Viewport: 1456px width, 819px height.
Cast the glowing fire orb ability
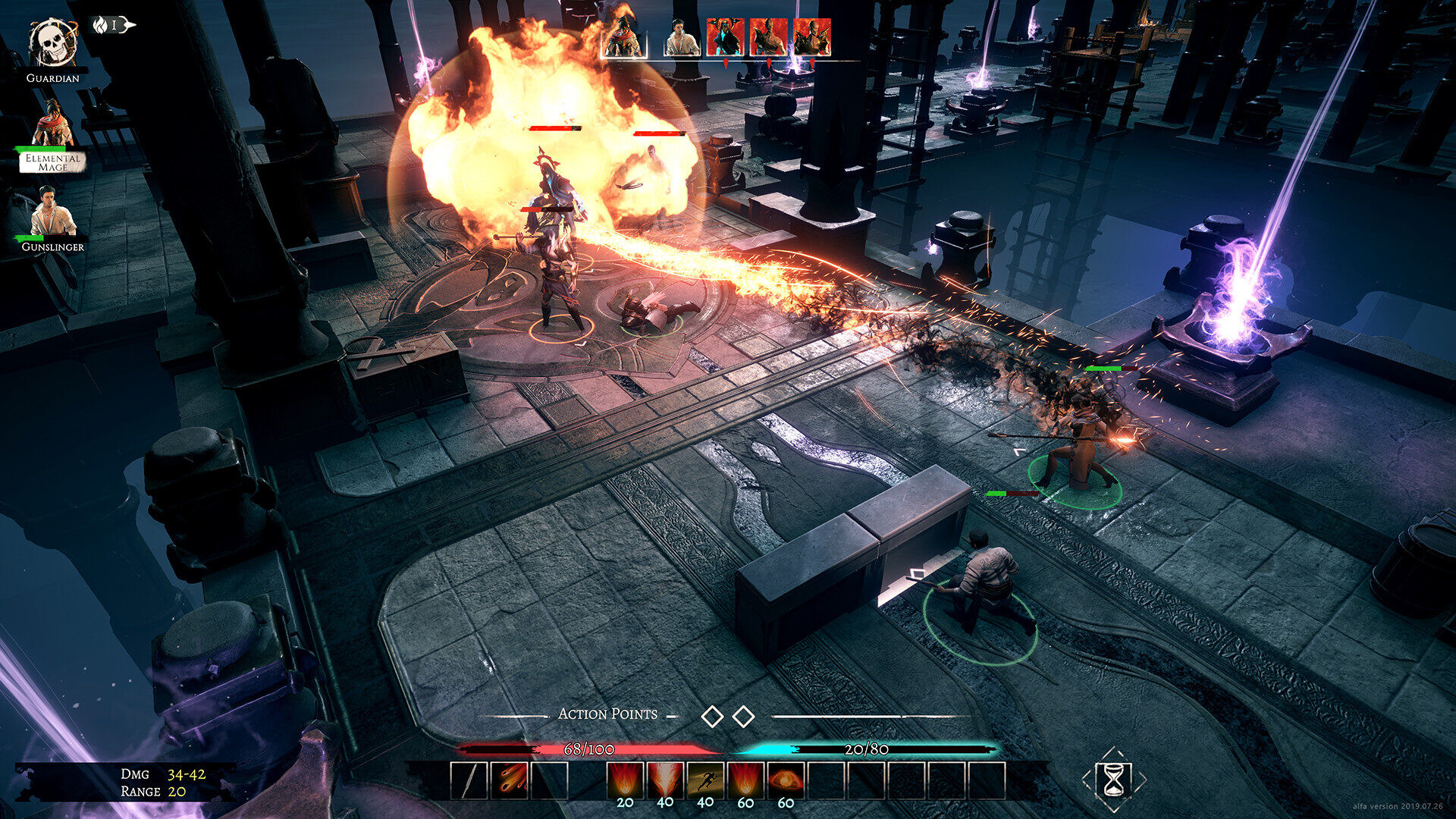(786, 780)
